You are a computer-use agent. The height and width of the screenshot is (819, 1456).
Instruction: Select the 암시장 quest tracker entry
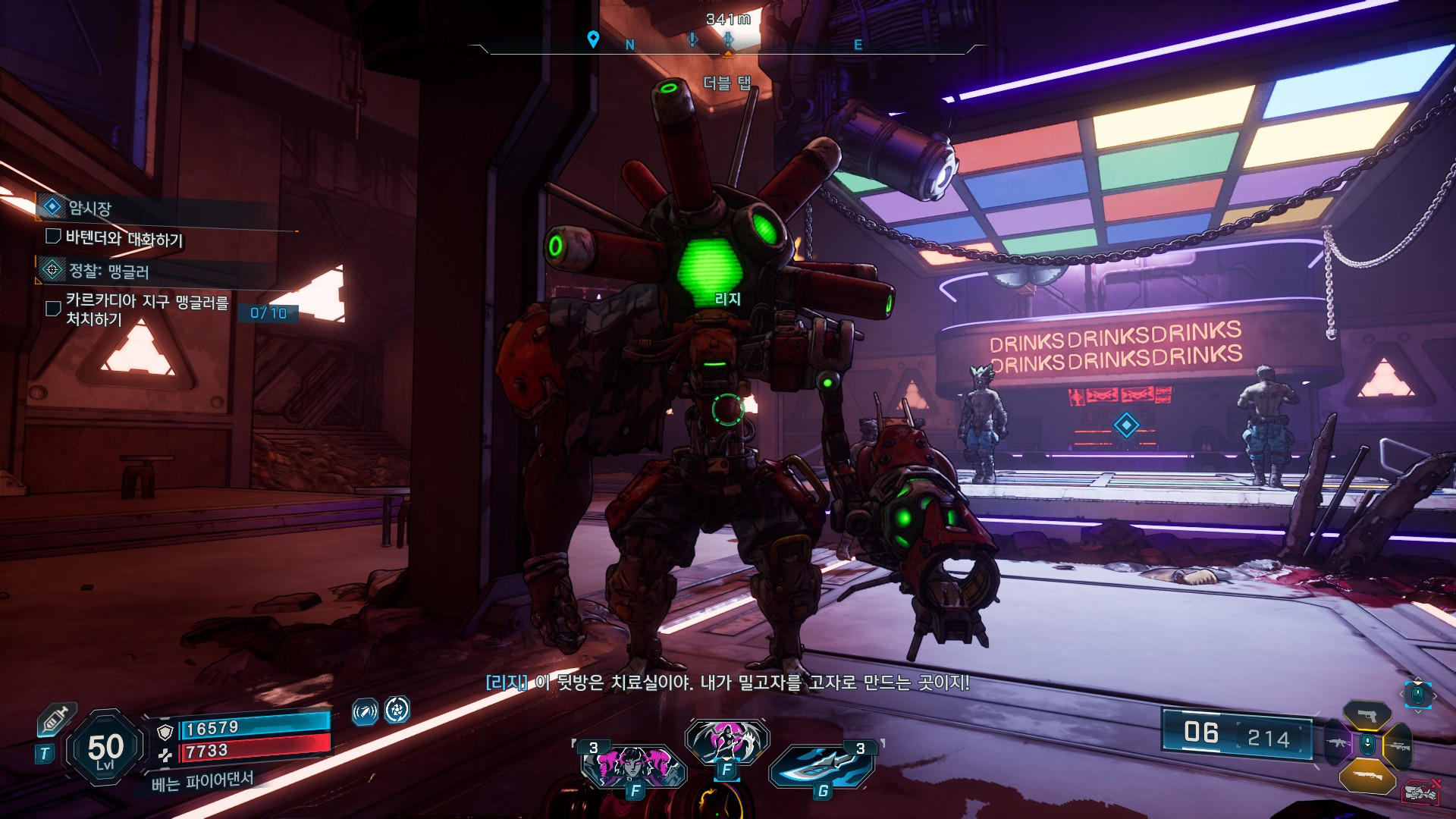[x=89, y=207]
